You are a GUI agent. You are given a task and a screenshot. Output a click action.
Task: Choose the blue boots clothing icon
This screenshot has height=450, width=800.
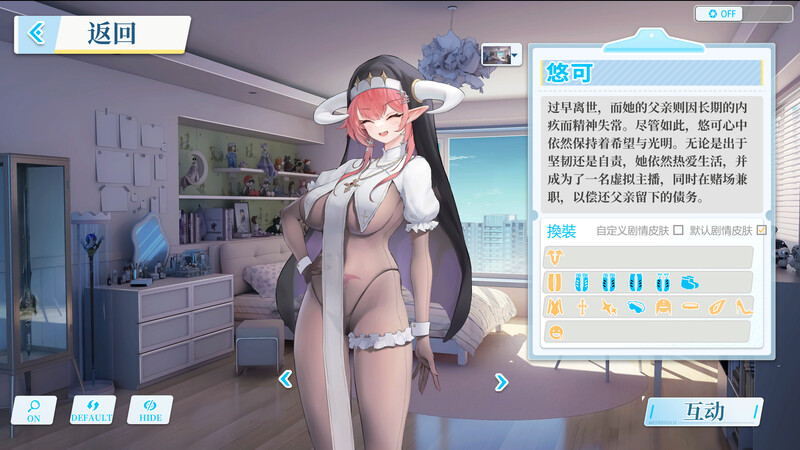coord(690,281)
